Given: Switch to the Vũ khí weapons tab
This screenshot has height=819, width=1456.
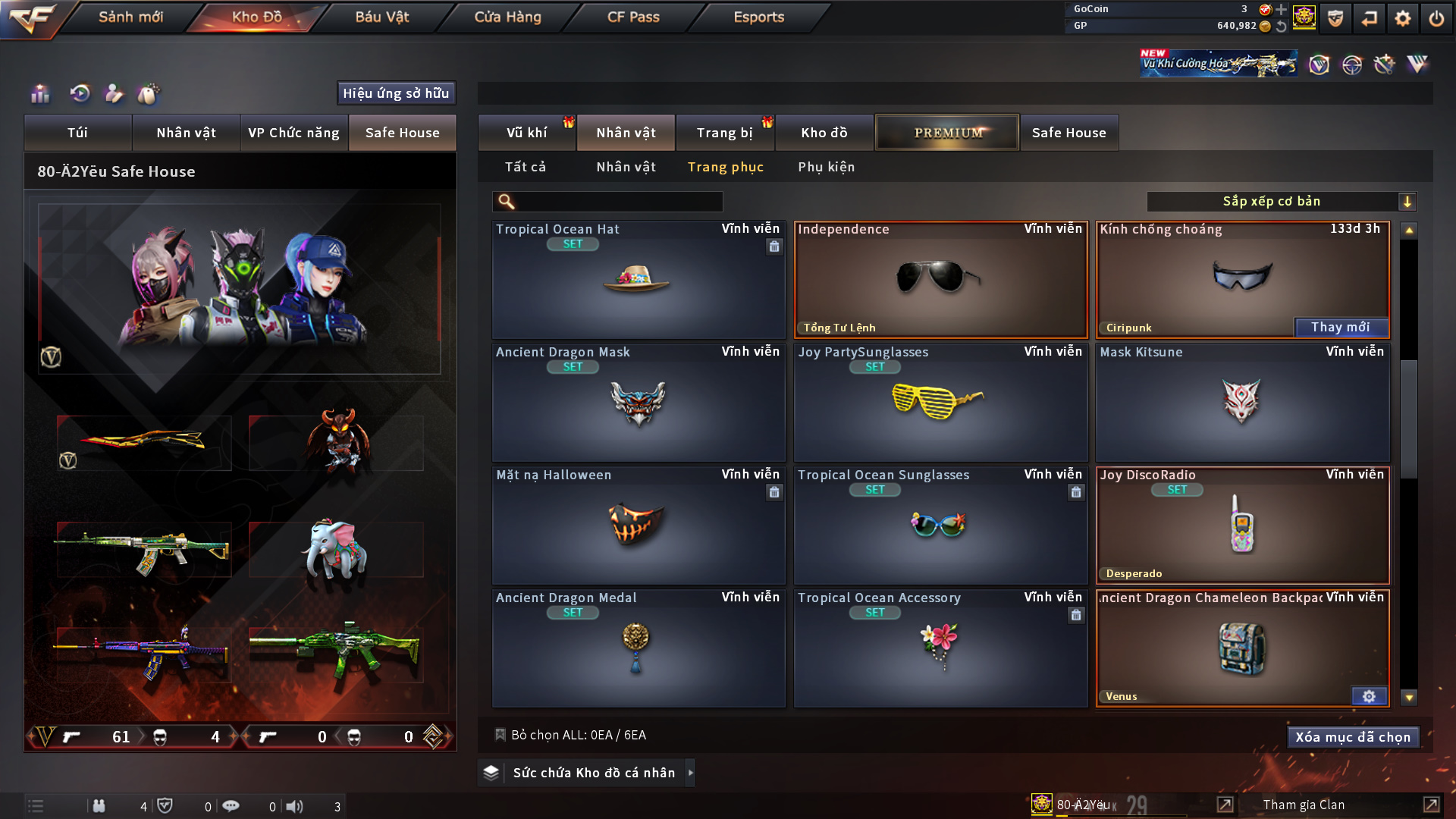Looking at the screenshot, I should point(526,133).
